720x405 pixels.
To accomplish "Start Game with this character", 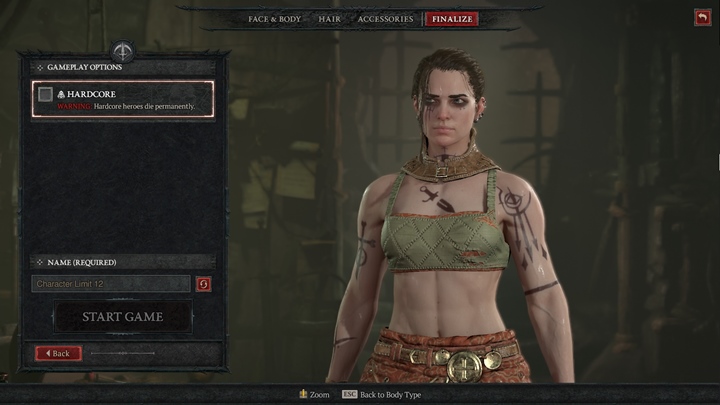I will click(x=122, y=317).
